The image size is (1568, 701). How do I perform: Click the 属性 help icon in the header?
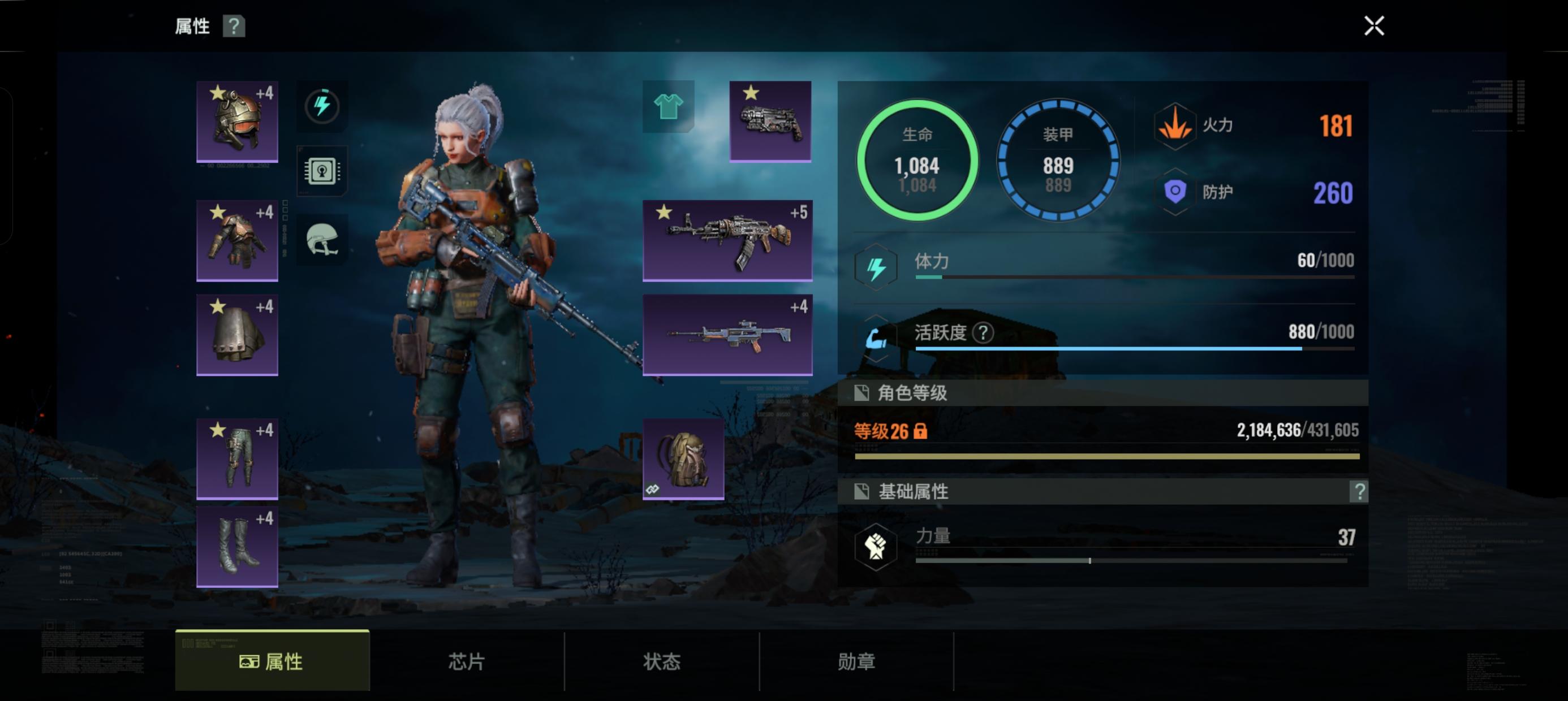[x=235, y=27]
